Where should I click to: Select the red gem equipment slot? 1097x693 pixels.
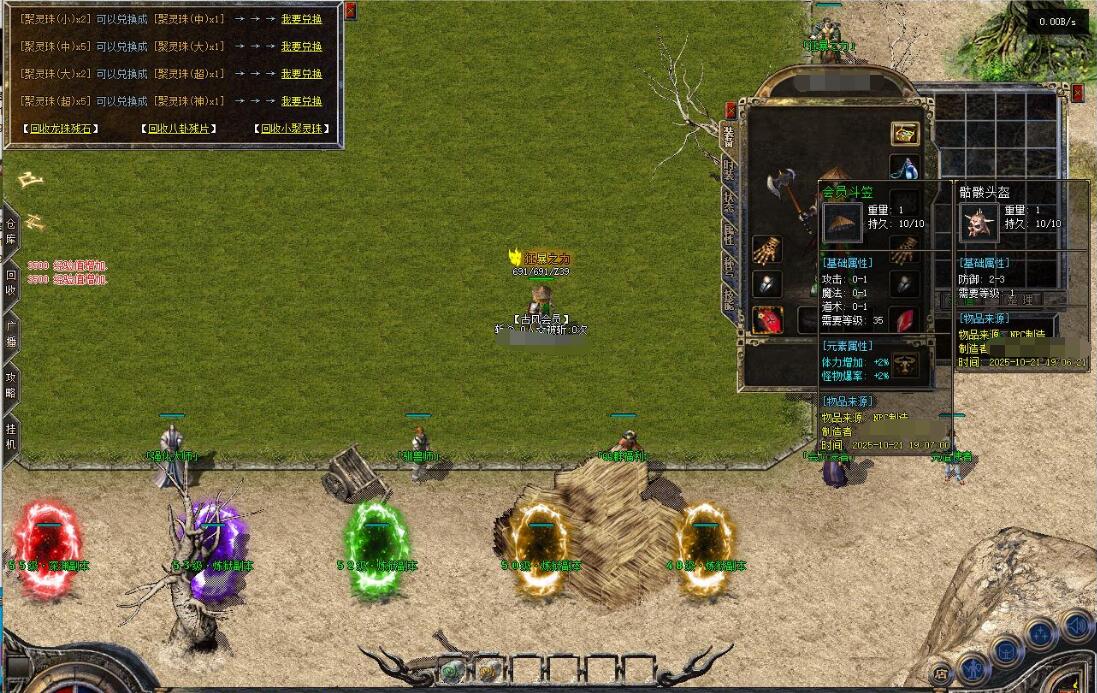[904, 320]
